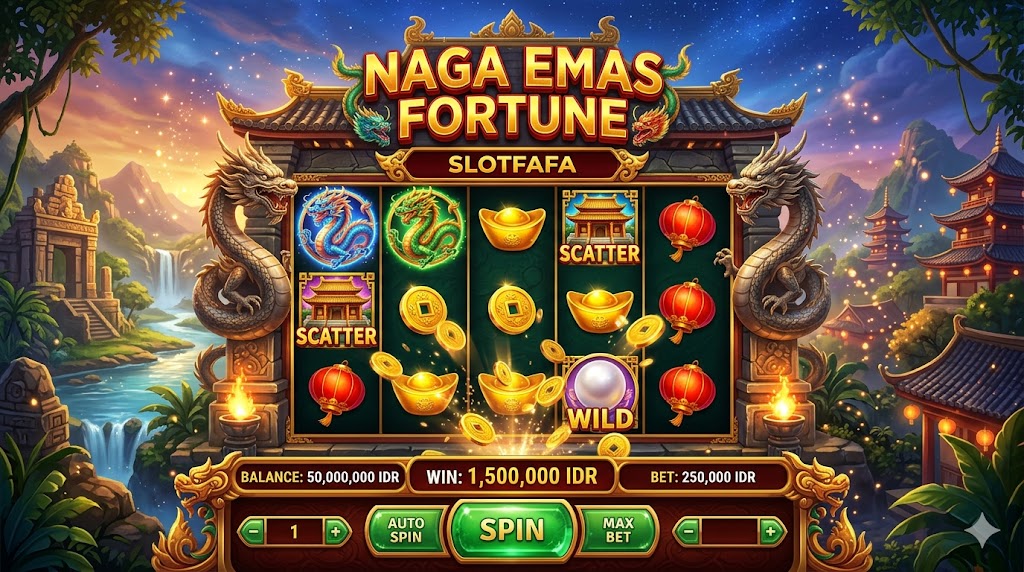Click minus on the stepper showing 1
Image resolution: width=1024 pixels, height=572 pixels.
click(x=253, y=531)
